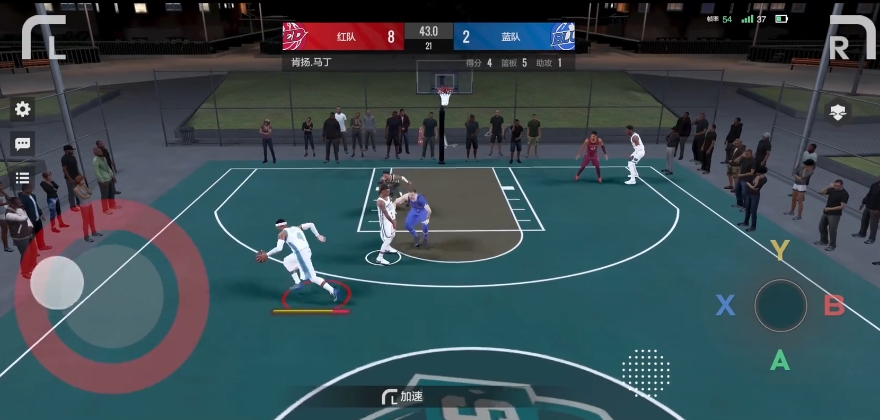Open the gear settings menu
The height and width of the screenshot is (420, 880).
22,109
